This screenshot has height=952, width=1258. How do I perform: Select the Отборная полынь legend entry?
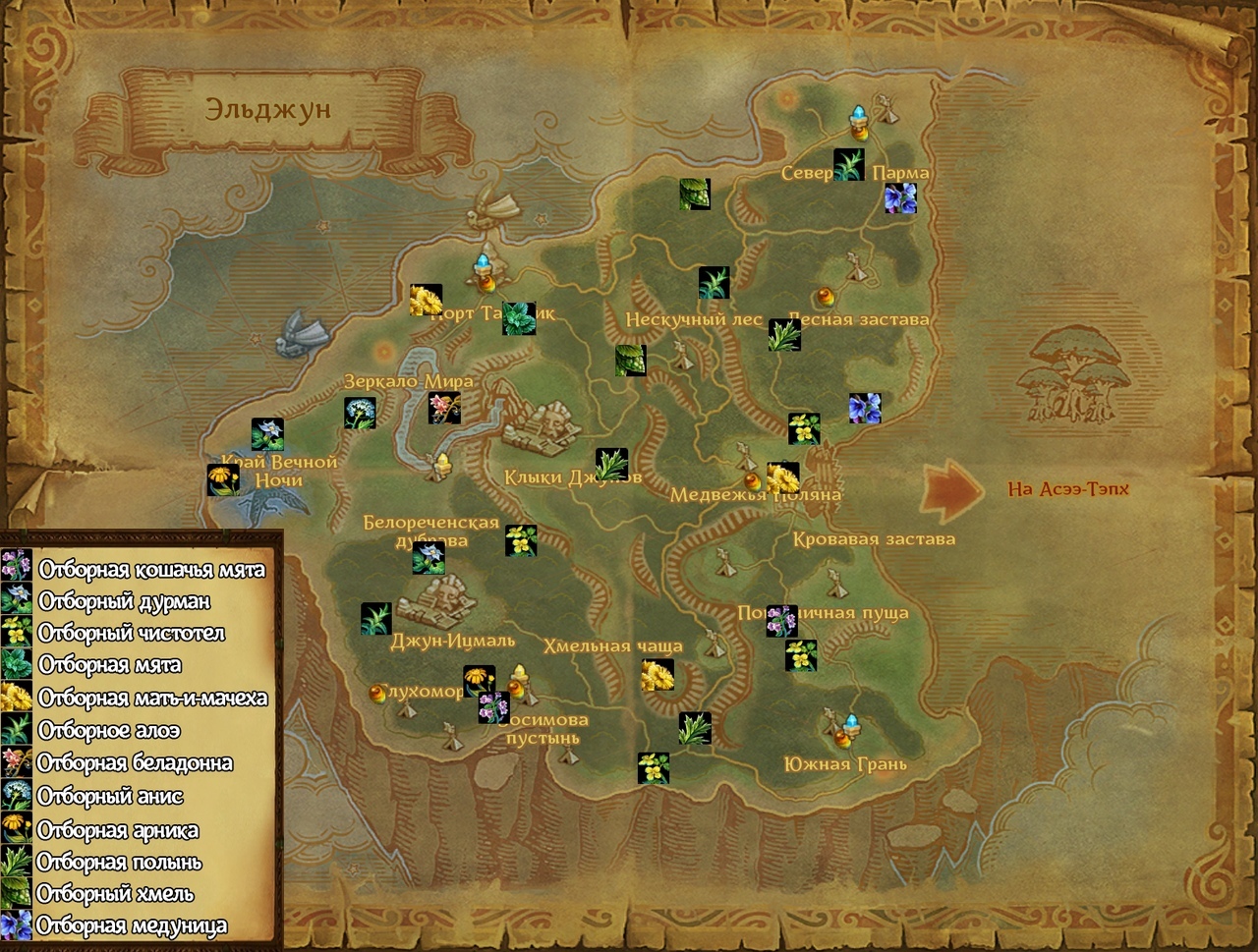point(119,863)
